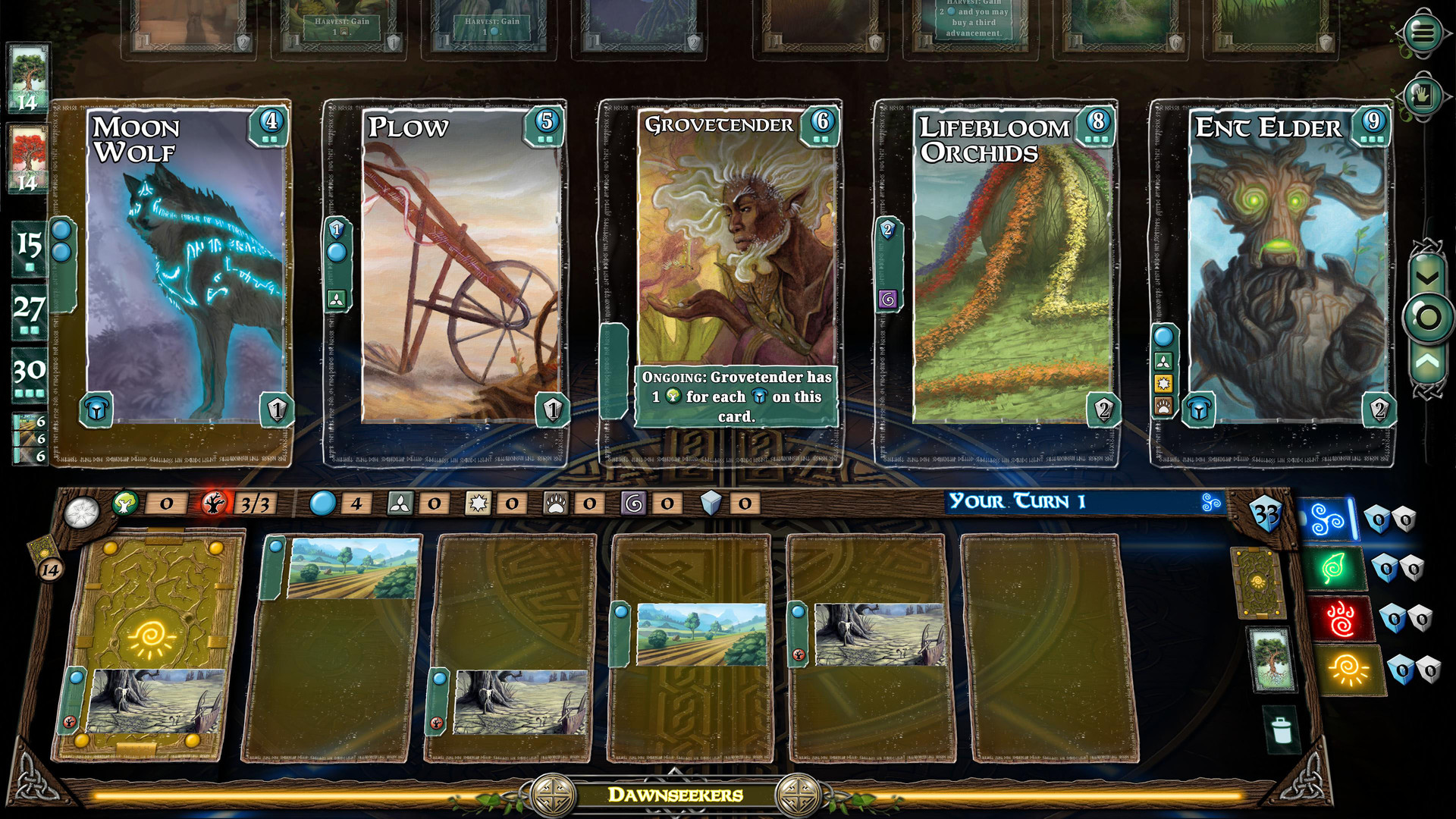
Task: Click the hand icon button
Action: click(x=1423, y=96)
